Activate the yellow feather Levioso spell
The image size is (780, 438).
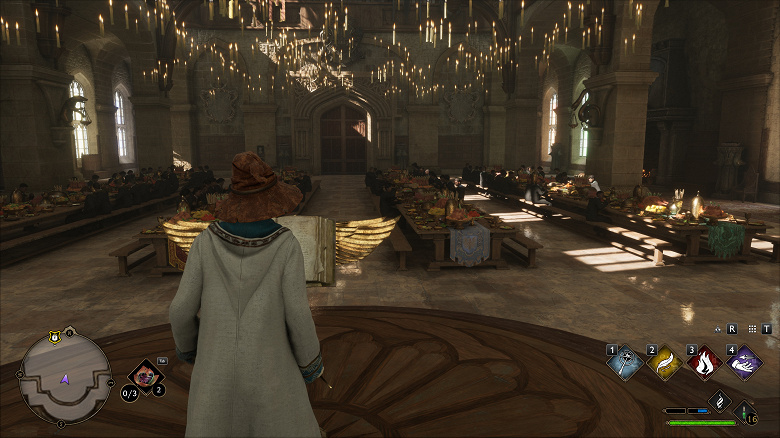click(x=666, y=362)
